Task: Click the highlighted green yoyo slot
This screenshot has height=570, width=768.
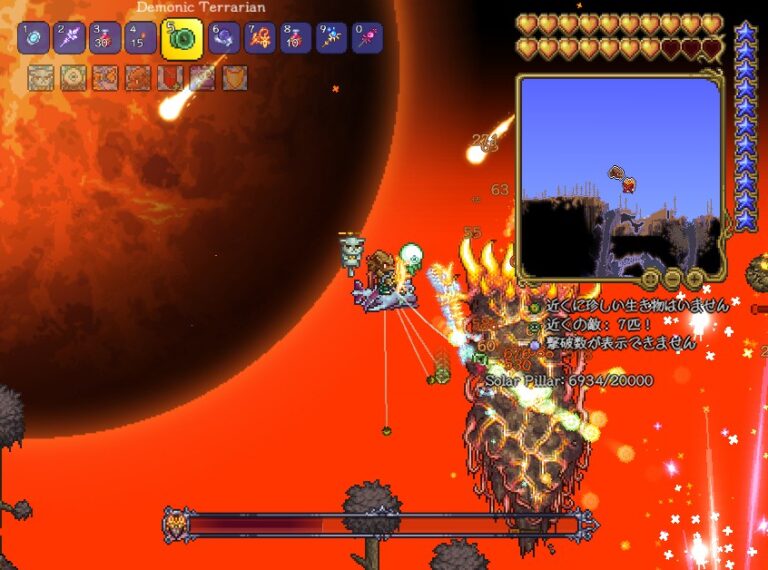Action: click(183, 38)
